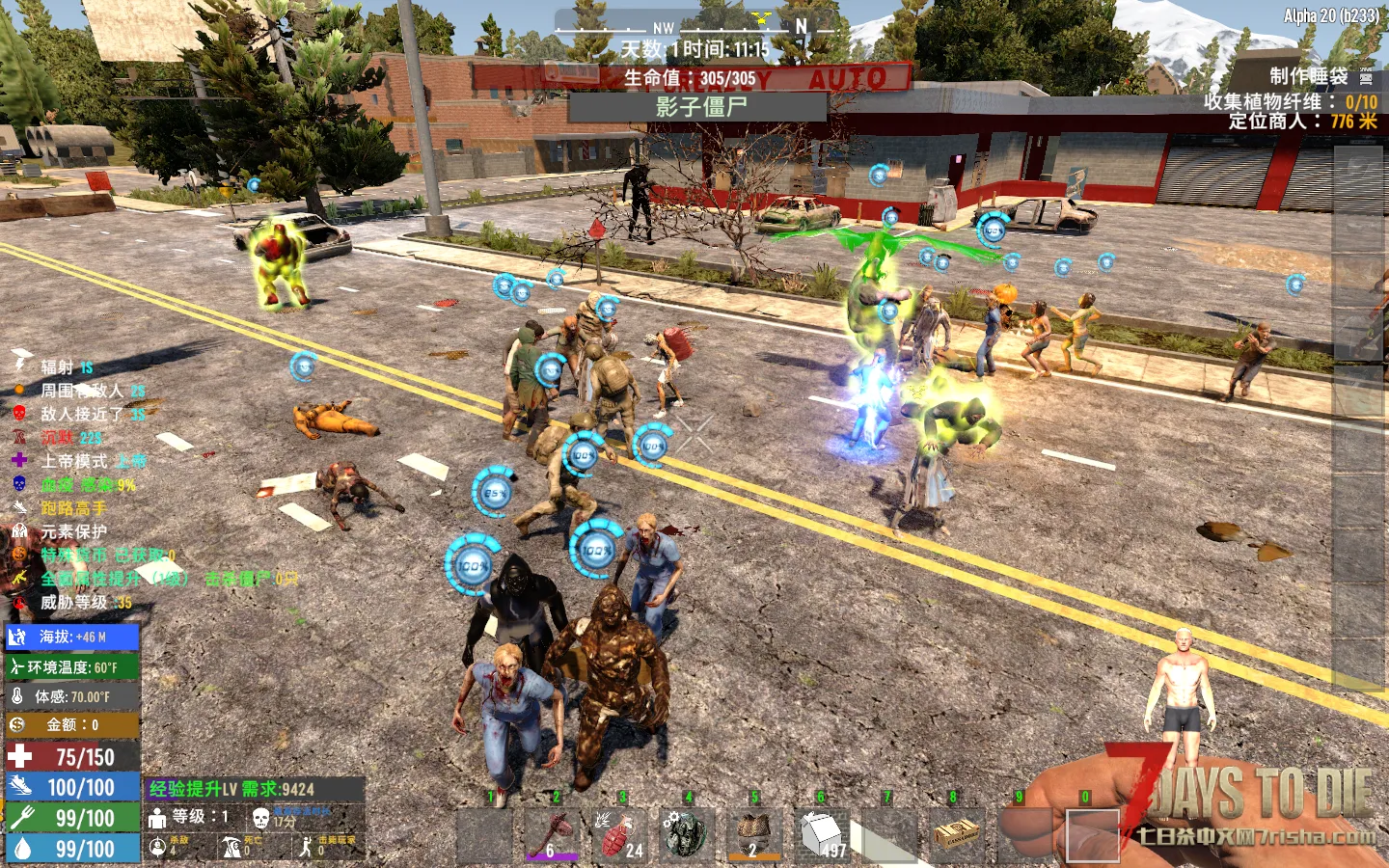Click the 辐射 radiation buff entry
This screenshot has height=868, width=1389.
[56, 367]
